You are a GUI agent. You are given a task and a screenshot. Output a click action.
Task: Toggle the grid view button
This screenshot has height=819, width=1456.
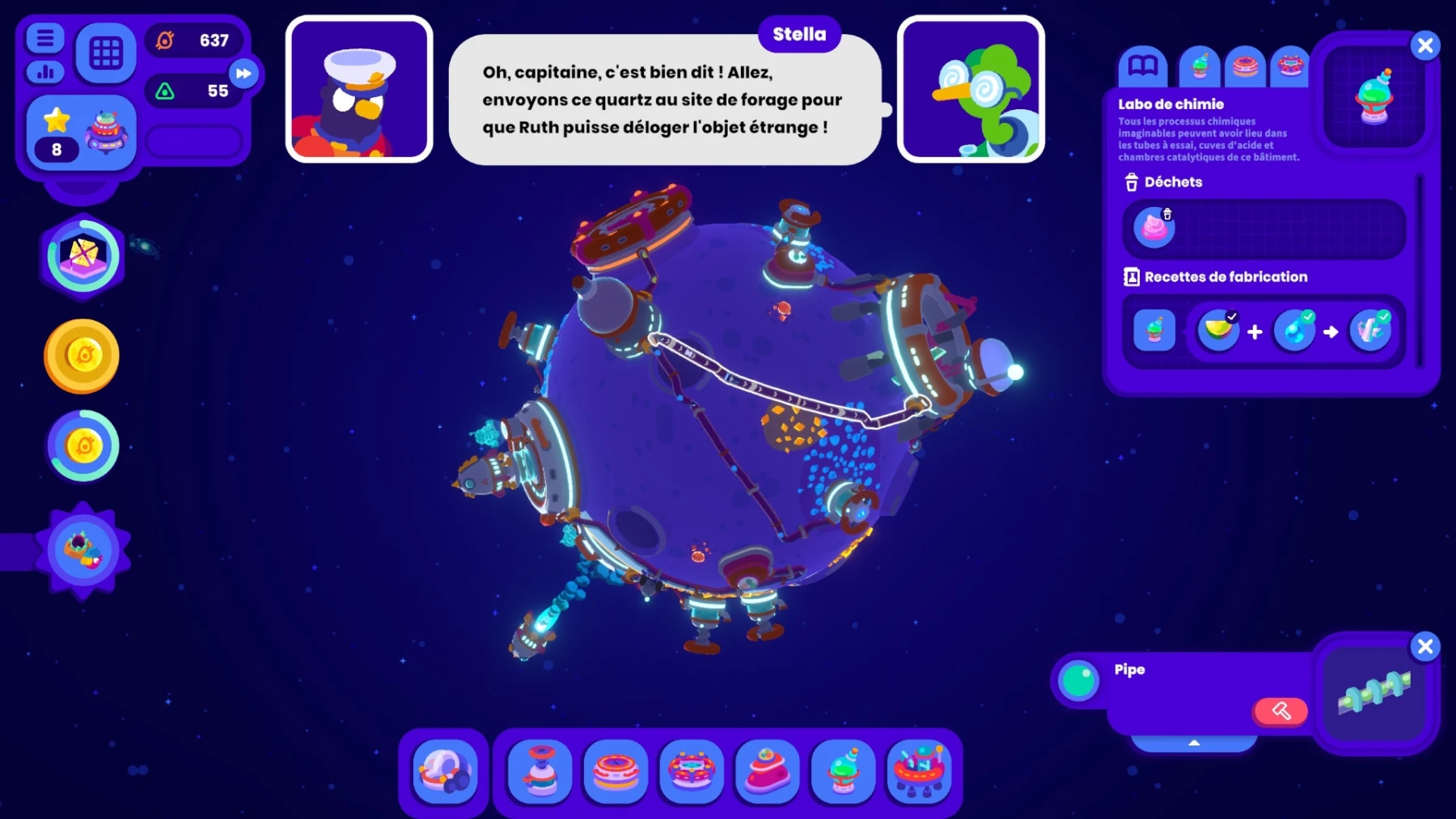pos(106,53)
